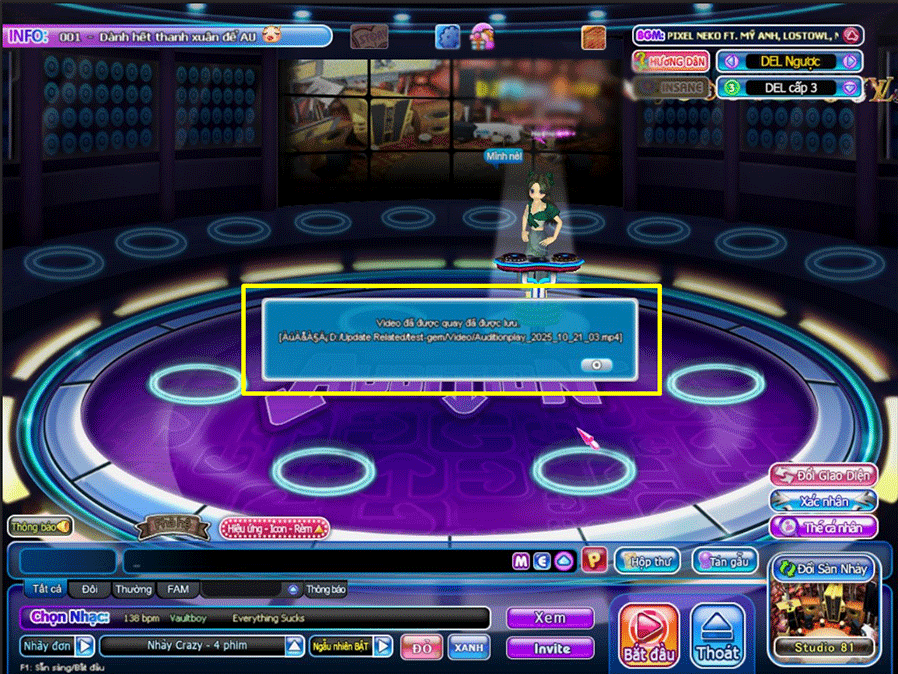Screen dimensions: 898x674
Task: Choose the blue team XANH button
Action: [x=466, y=648]
